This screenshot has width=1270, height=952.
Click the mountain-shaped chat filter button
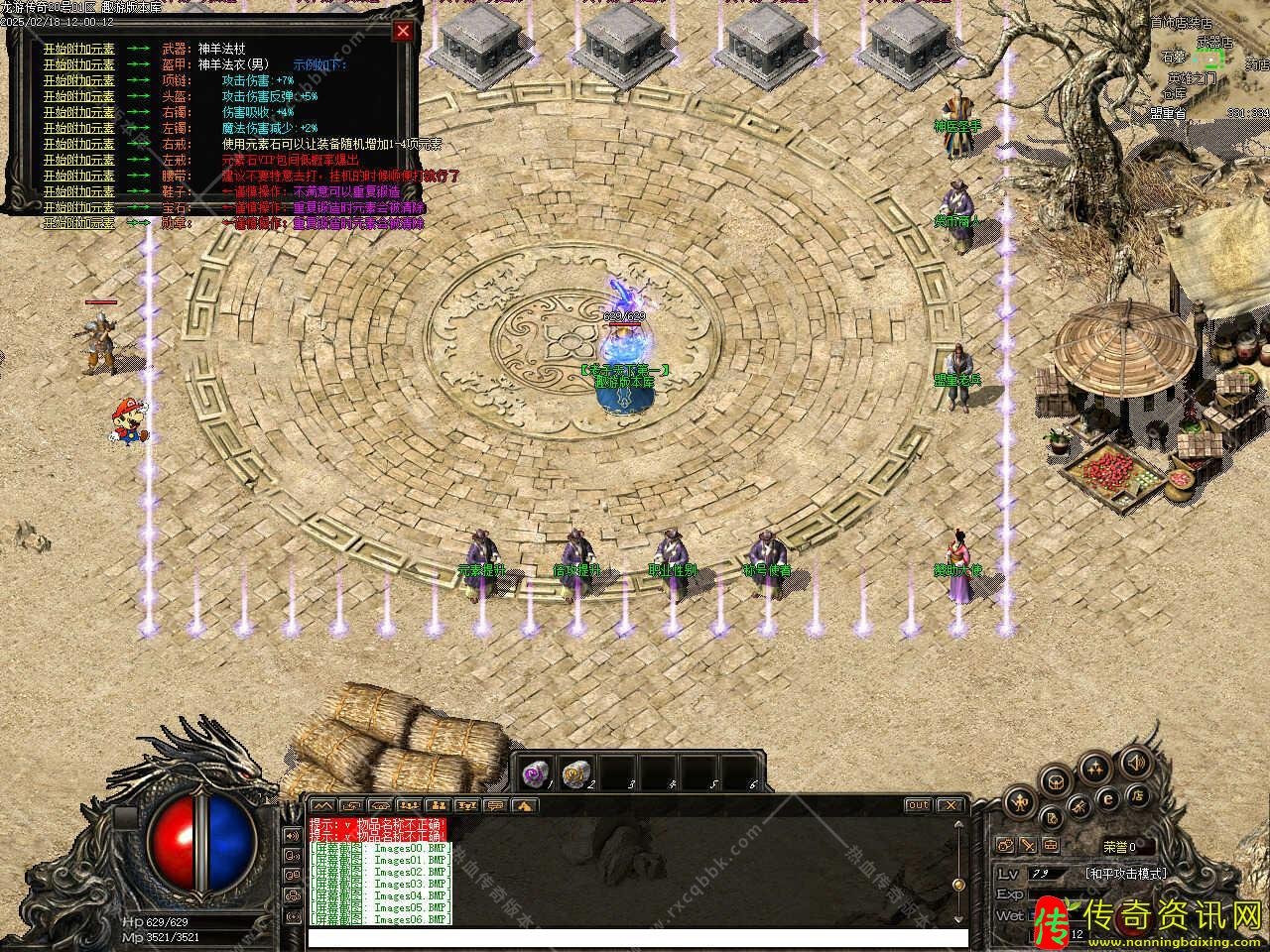pyautogui.click(x=323, y=805)
